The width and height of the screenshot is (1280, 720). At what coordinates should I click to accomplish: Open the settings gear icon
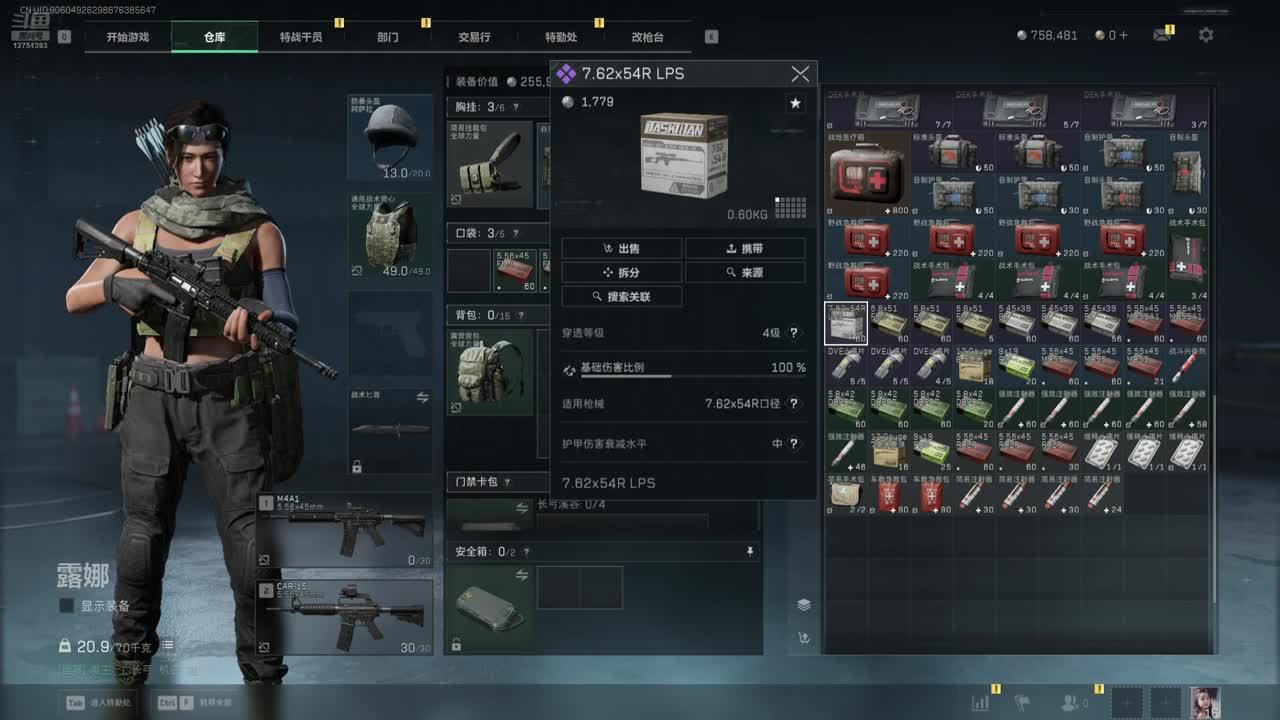click(1206, 35)
